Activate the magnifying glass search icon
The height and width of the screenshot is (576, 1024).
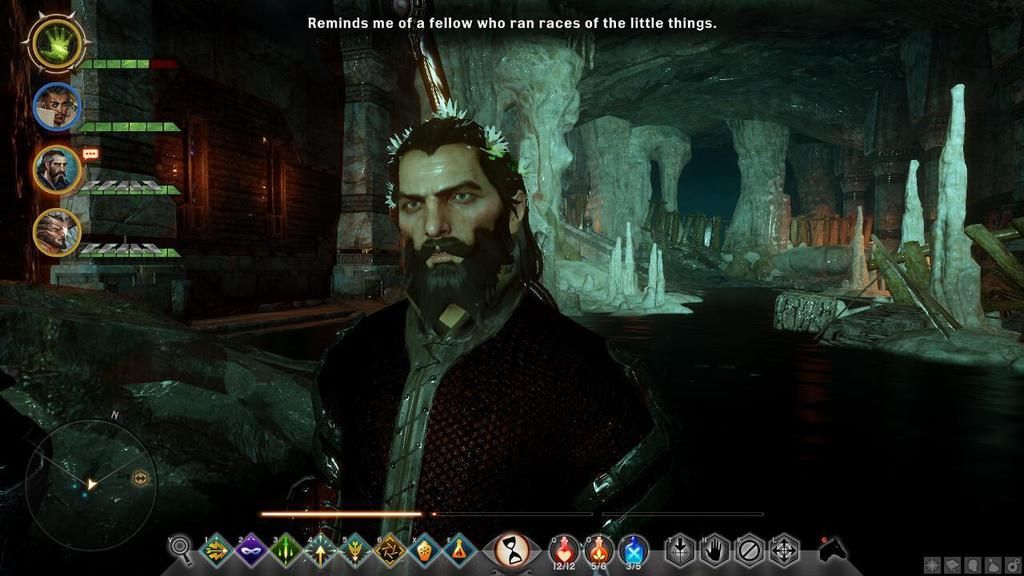(181, 548)
